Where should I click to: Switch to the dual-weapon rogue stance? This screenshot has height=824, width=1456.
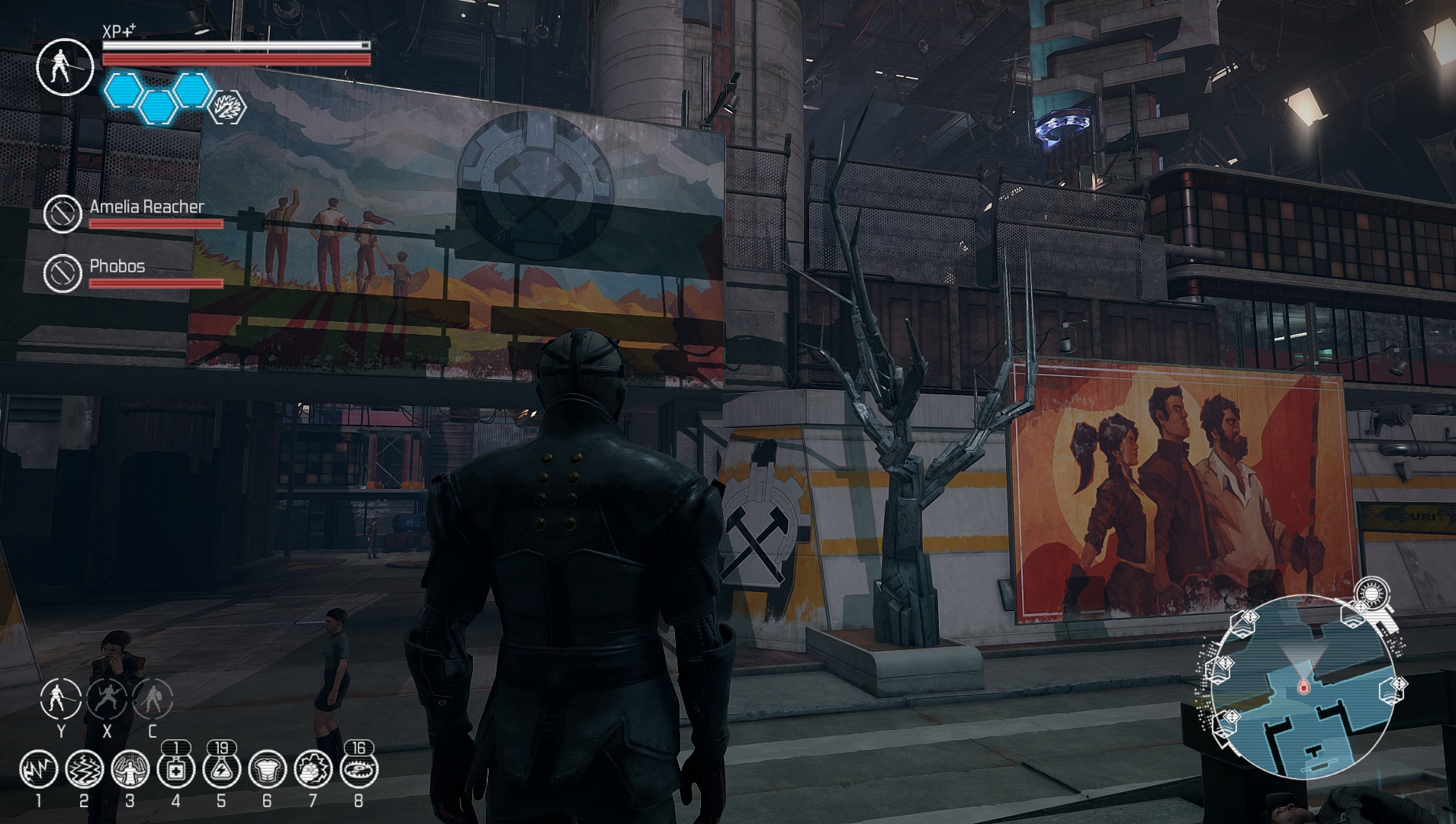click(107, 698)
